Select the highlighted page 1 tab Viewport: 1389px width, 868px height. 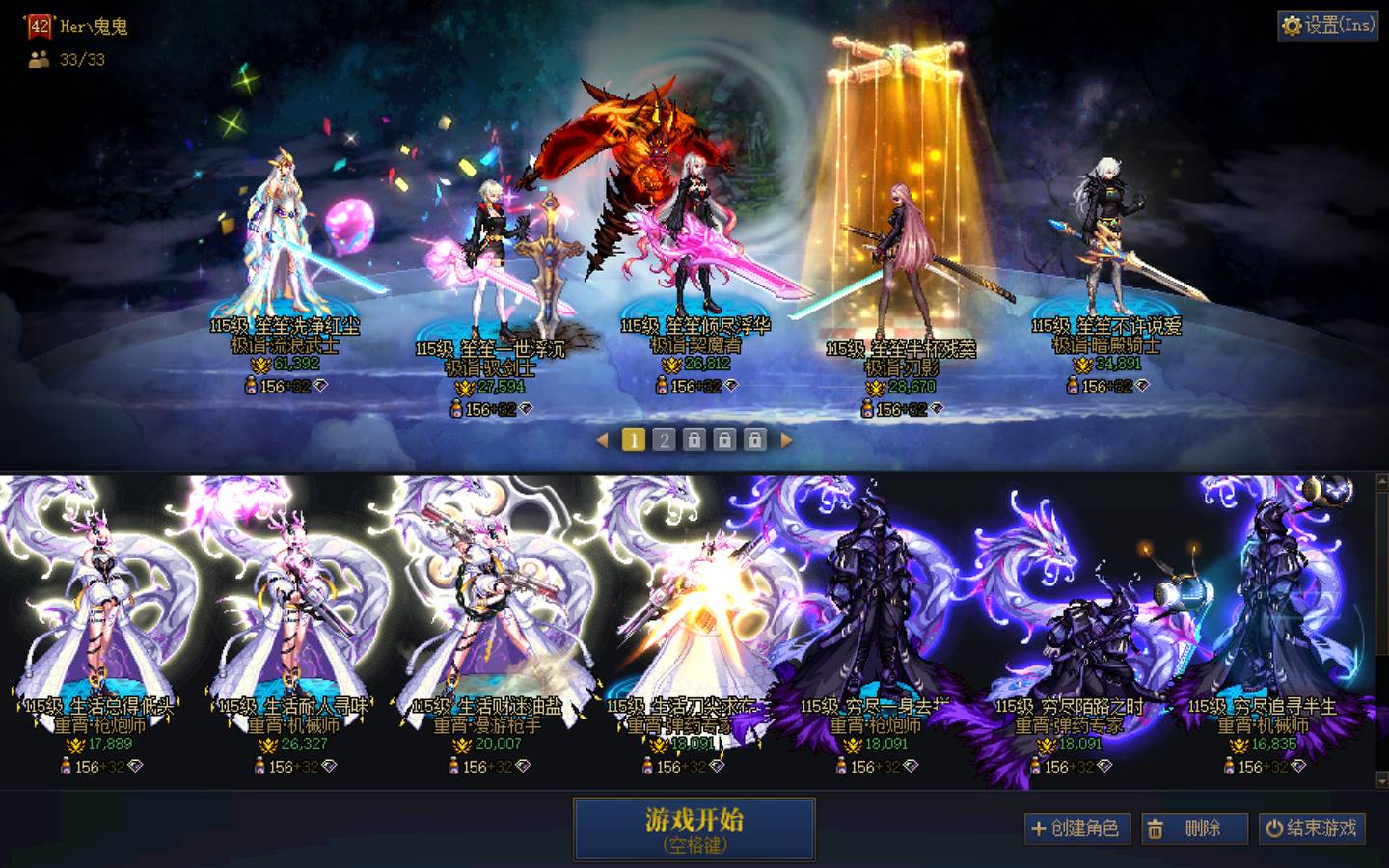[x=634, y=440]
